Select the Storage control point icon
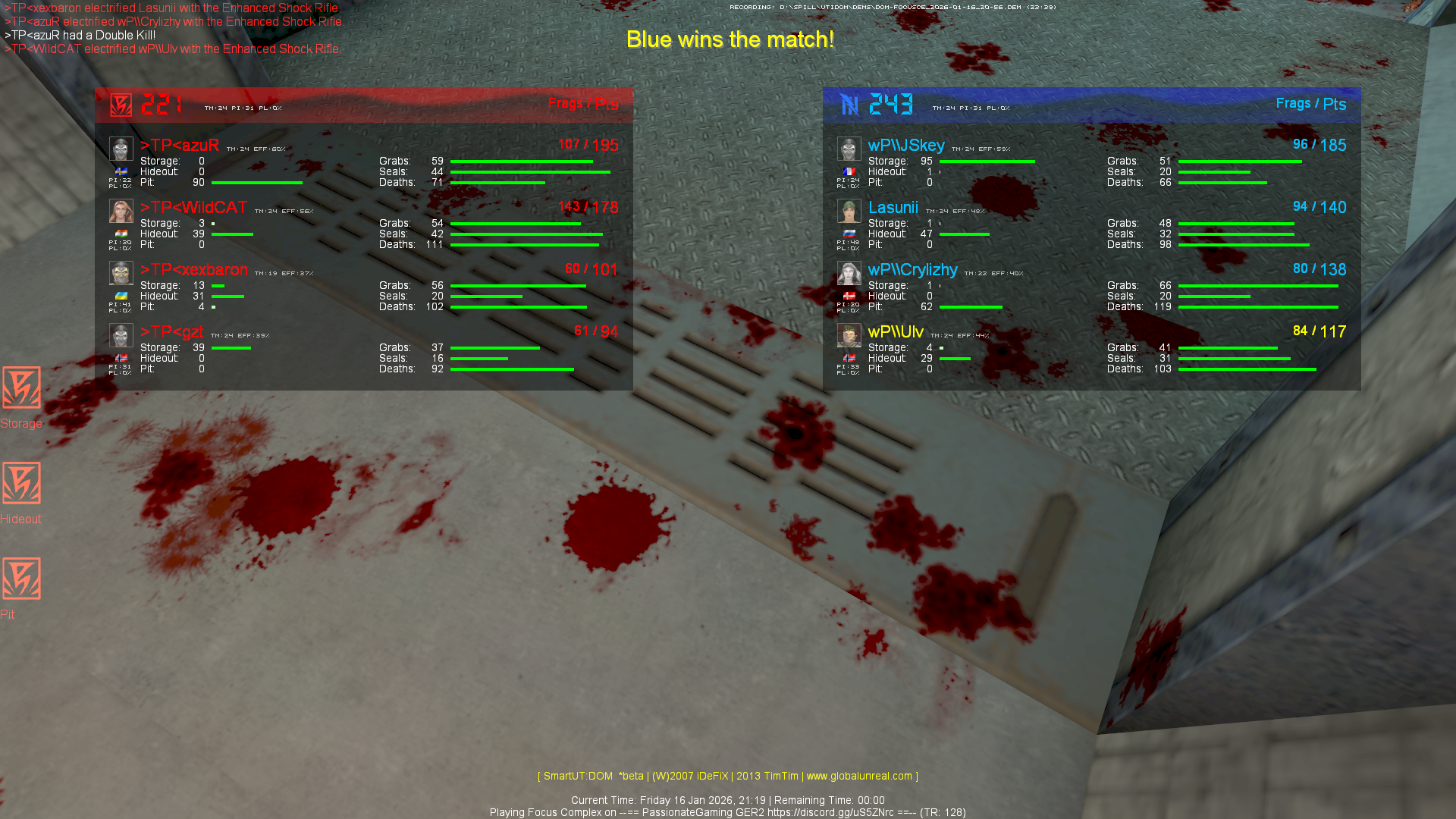The width and height of the screenshot is (1456, 819). (21, 390)
